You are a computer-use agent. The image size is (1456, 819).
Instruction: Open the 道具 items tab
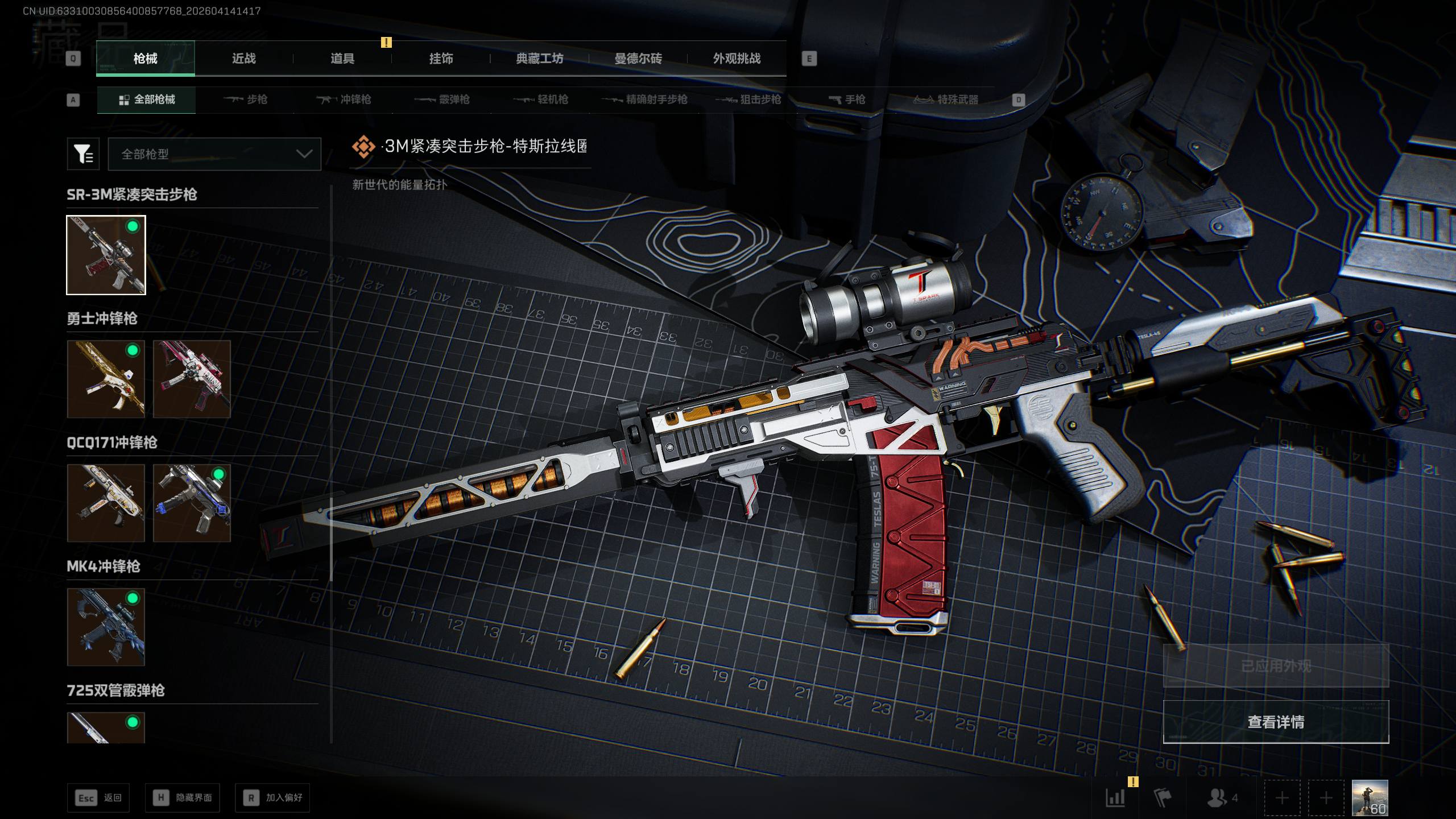point(342,59)
